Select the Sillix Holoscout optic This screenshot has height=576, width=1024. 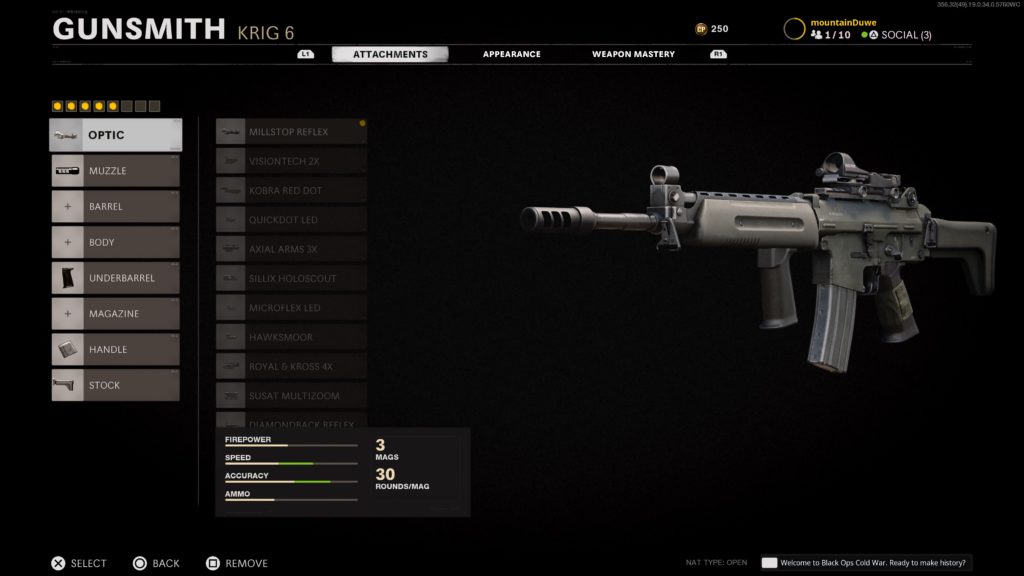click(x=291, y=279)
